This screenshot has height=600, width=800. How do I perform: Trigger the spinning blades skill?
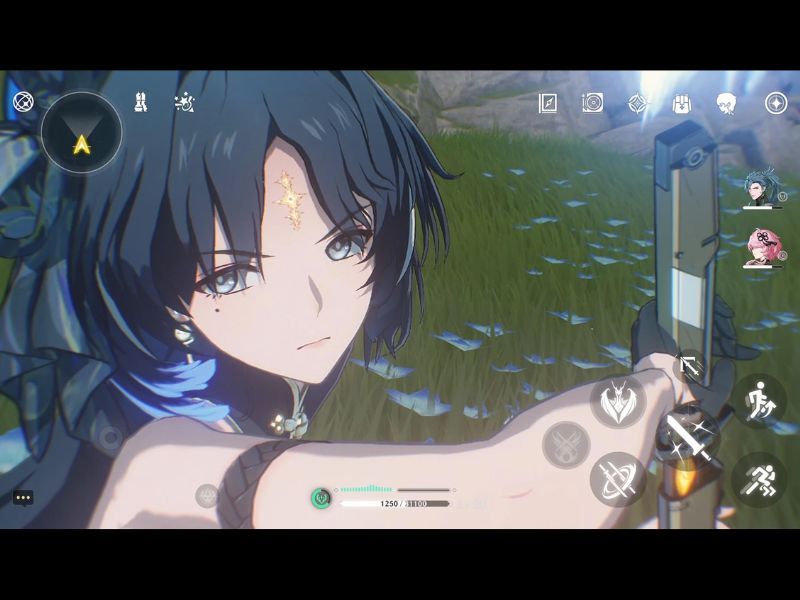click(617, 479)
